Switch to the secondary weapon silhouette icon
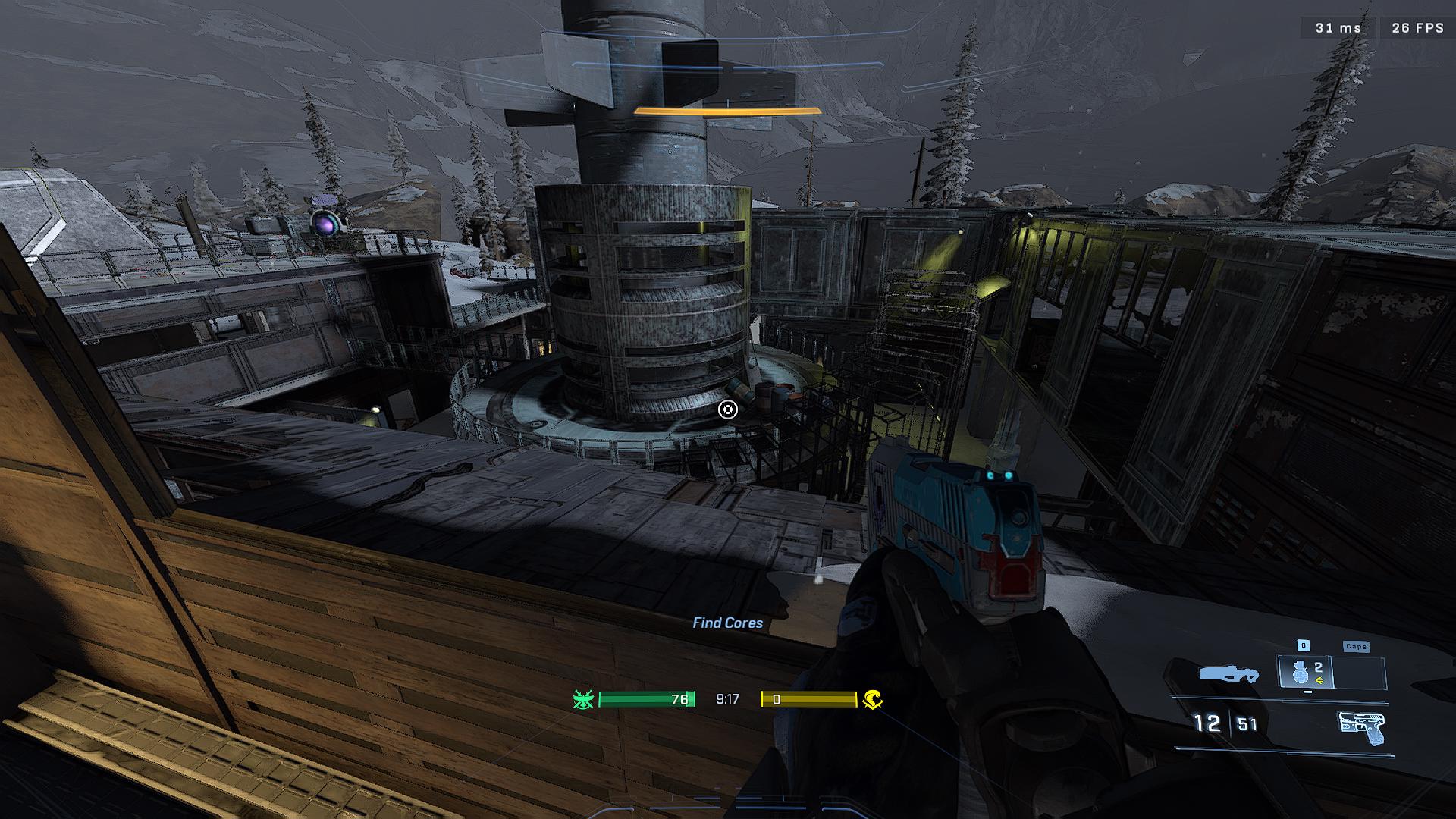 coord(1228,673)
